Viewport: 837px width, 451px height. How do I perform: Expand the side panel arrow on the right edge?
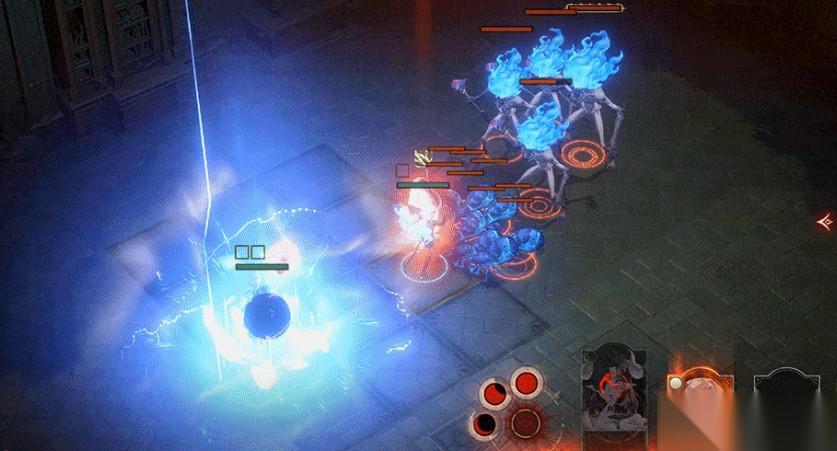pos(825,221)
